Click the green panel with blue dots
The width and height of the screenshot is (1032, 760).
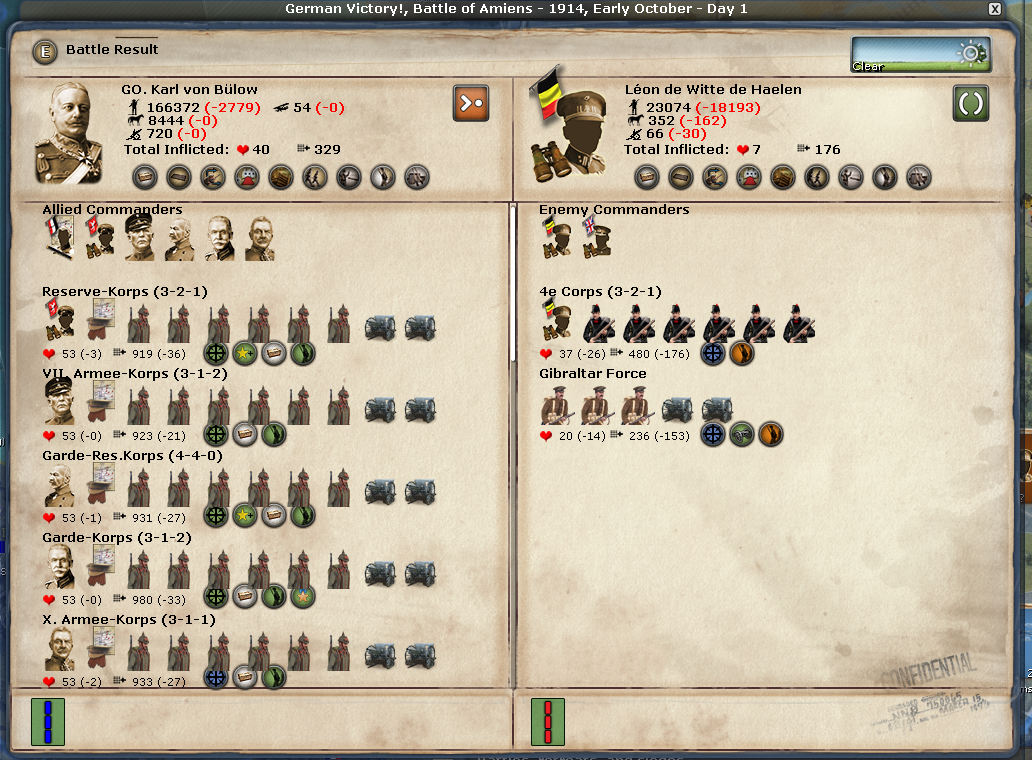point(47,722)
